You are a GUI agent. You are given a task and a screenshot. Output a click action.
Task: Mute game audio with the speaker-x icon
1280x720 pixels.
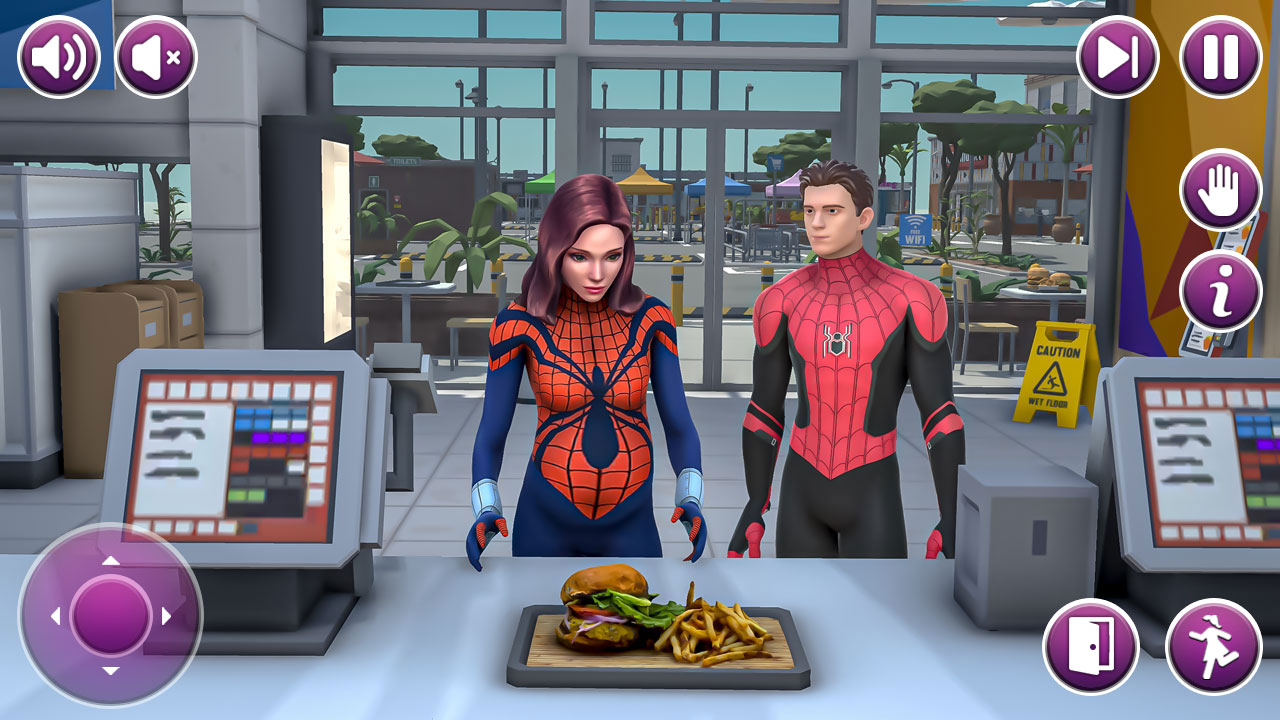tap(152, 57)
